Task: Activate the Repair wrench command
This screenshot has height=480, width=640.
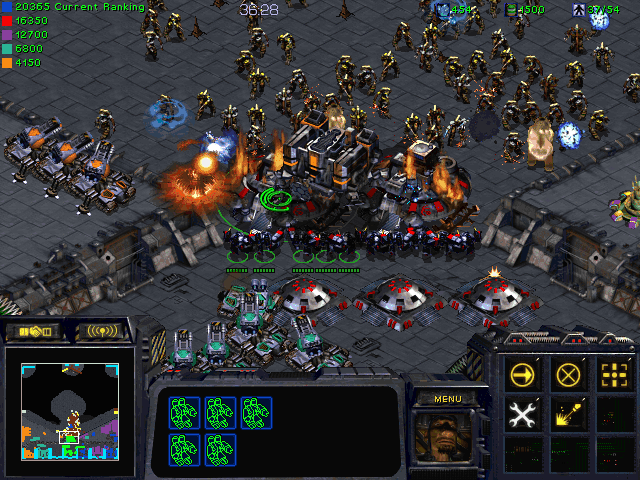Action: click(523, 412)
